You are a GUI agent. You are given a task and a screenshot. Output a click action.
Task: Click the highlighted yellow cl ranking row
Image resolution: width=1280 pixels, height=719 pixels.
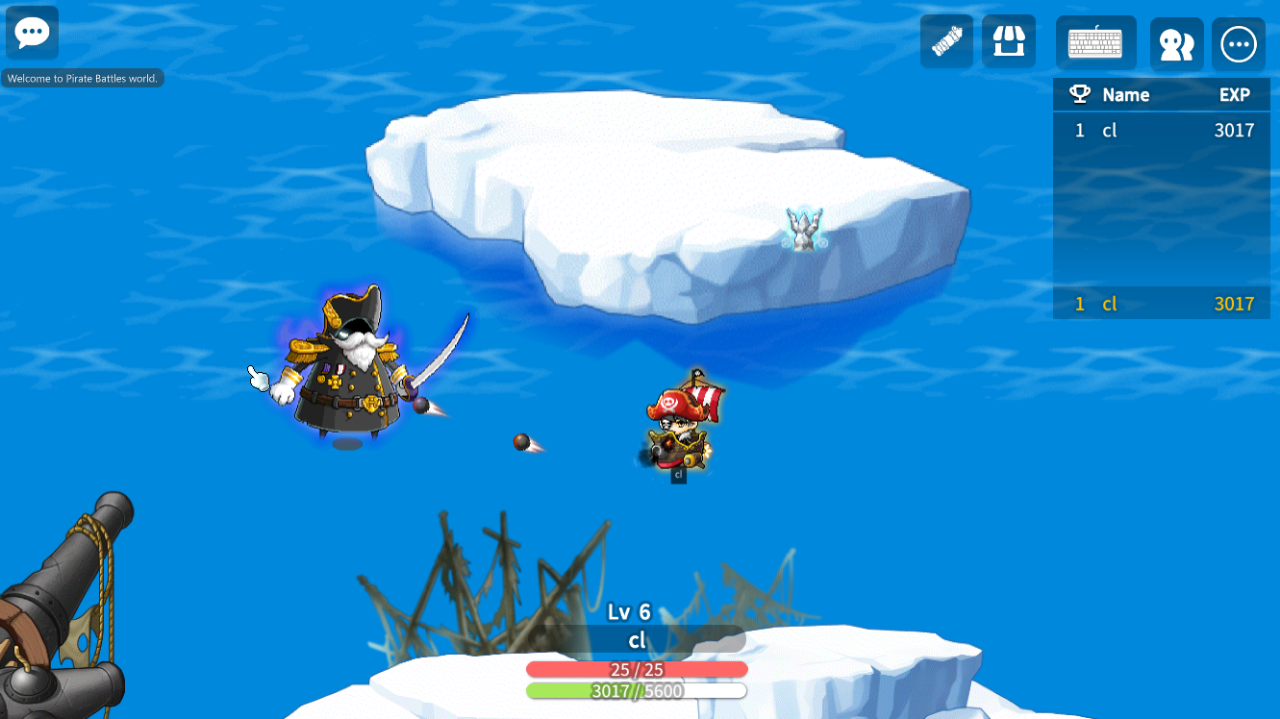(x=1161, y=304)
